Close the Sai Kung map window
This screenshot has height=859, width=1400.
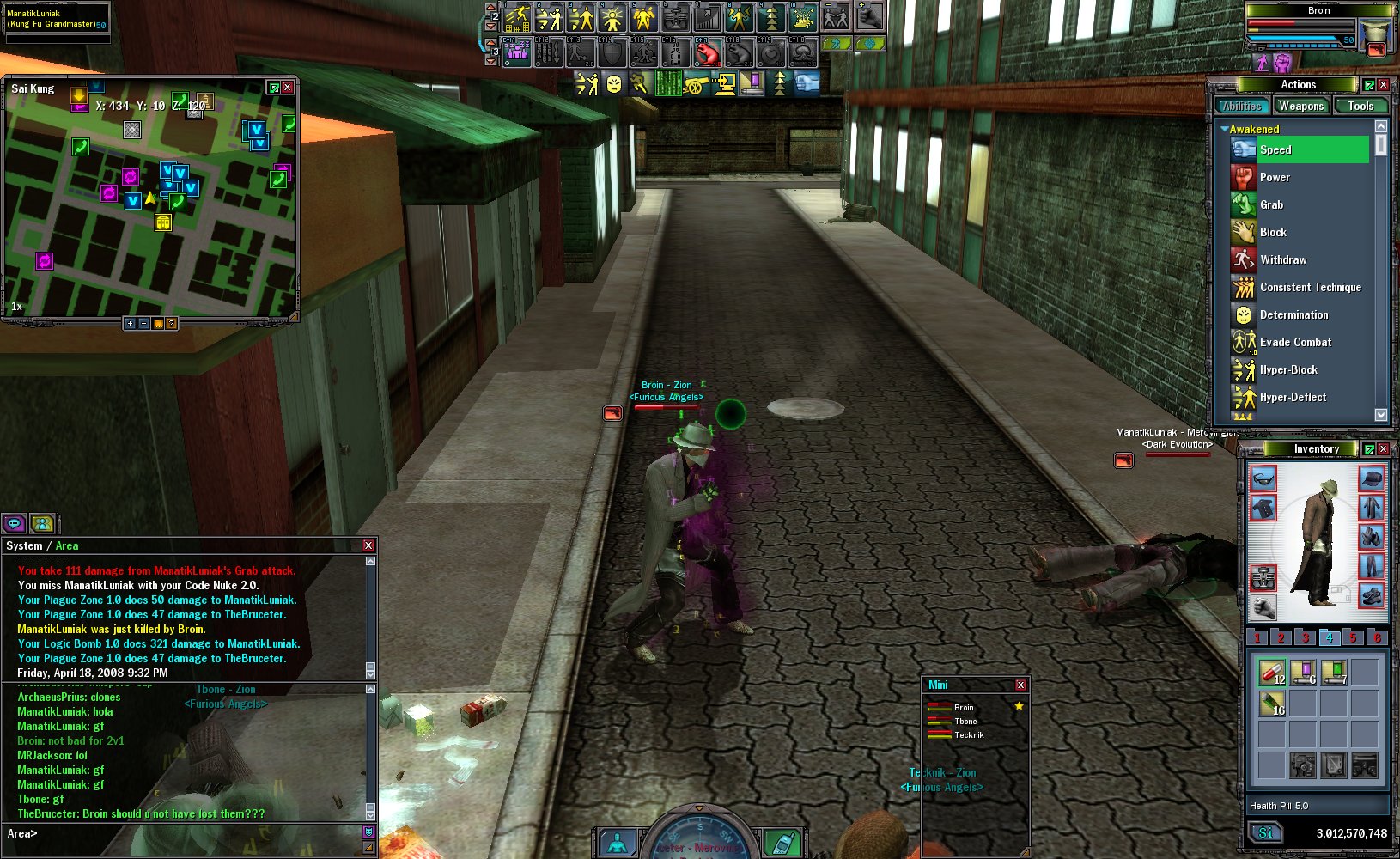288,88
